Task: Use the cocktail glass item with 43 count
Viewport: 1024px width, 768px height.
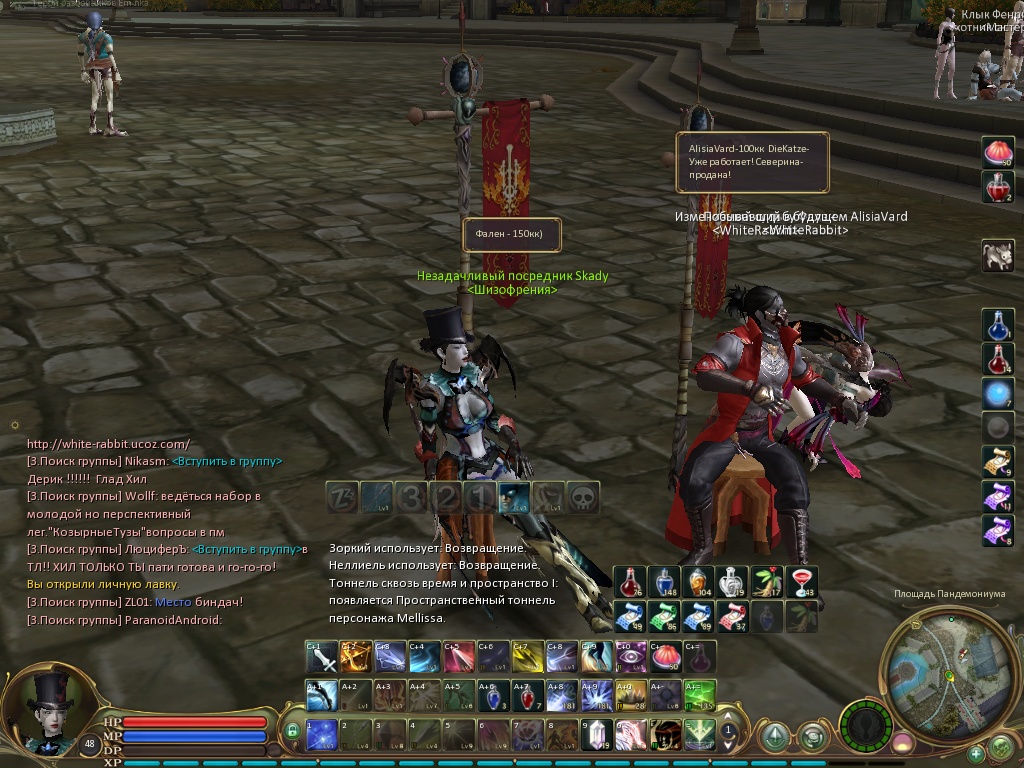Action: 802,582
